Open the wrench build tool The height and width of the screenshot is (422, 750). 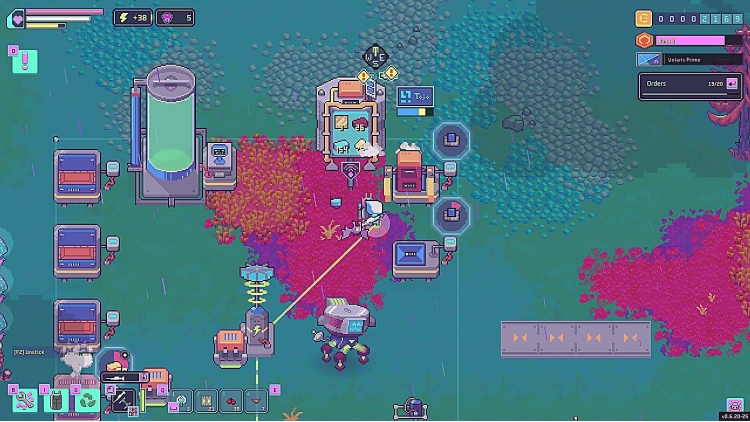(x=25, y=400)
